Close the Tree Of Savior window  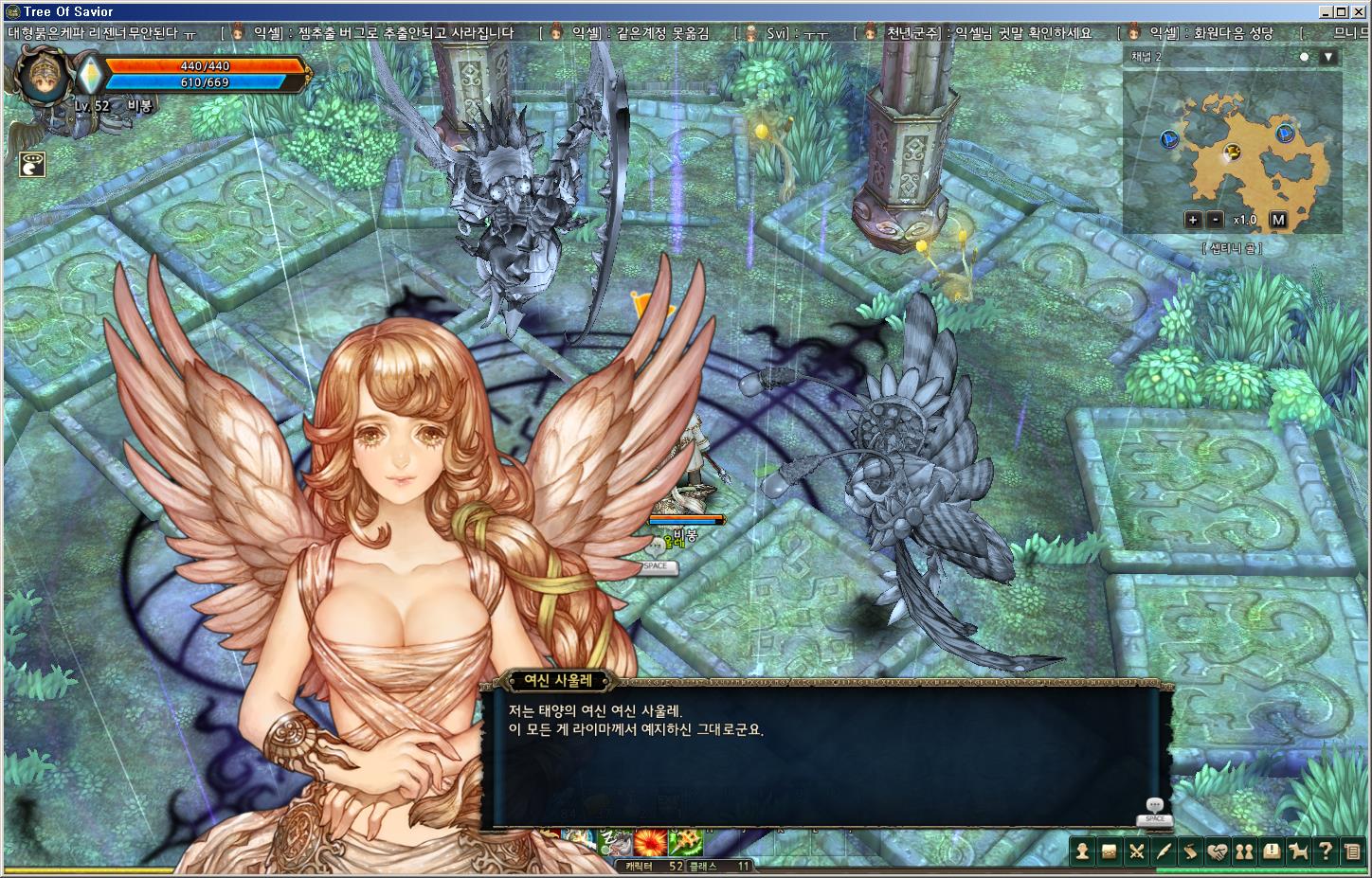1359,11
